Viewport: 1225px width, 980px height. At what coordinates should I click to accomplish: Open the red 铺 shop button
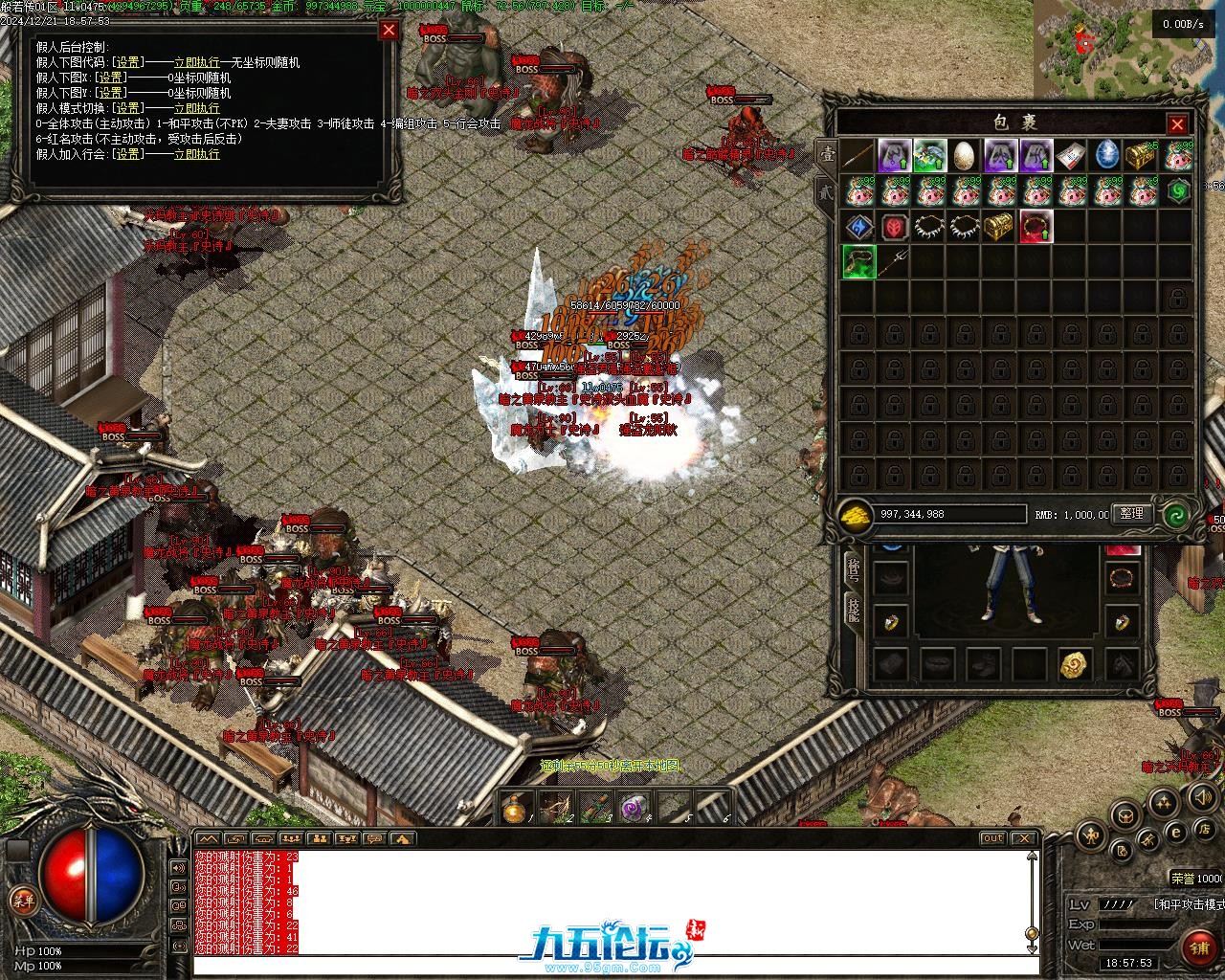coord(1196,947)
